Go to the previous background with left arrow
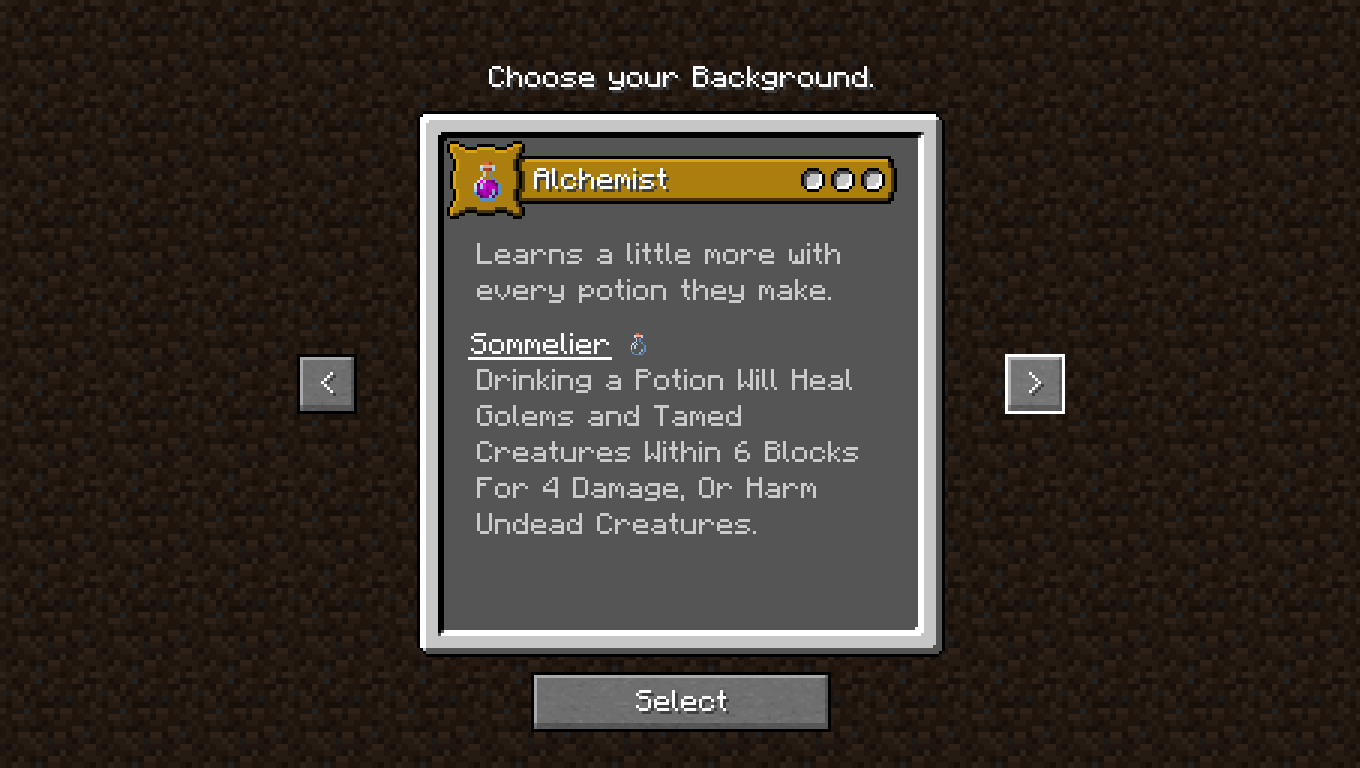This screenshot has height=768, width=1360. (327, 383)
